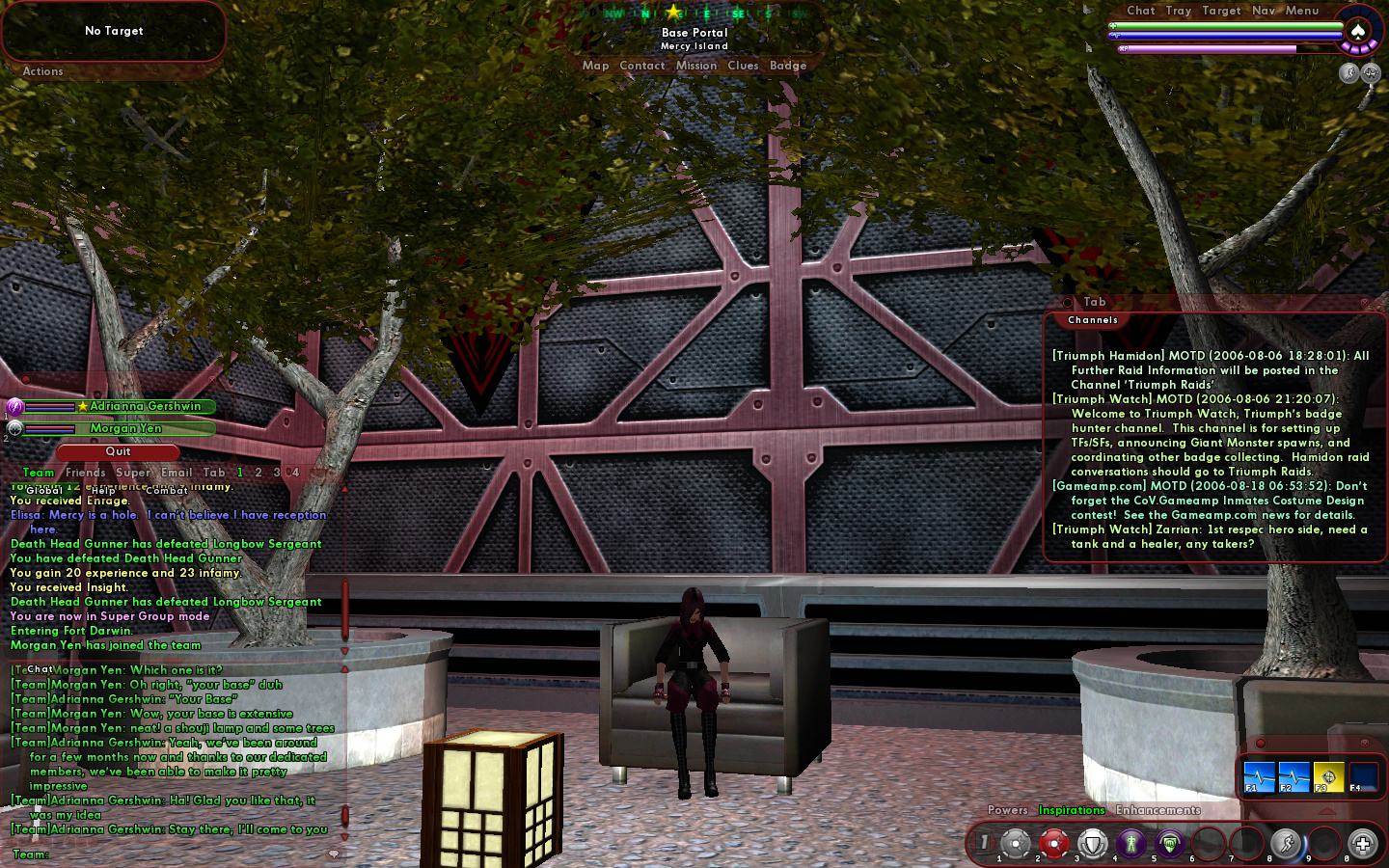The image size is (1389, 868).
Task: Open the Menu option in the top bar
Action: coord(1301,11)
